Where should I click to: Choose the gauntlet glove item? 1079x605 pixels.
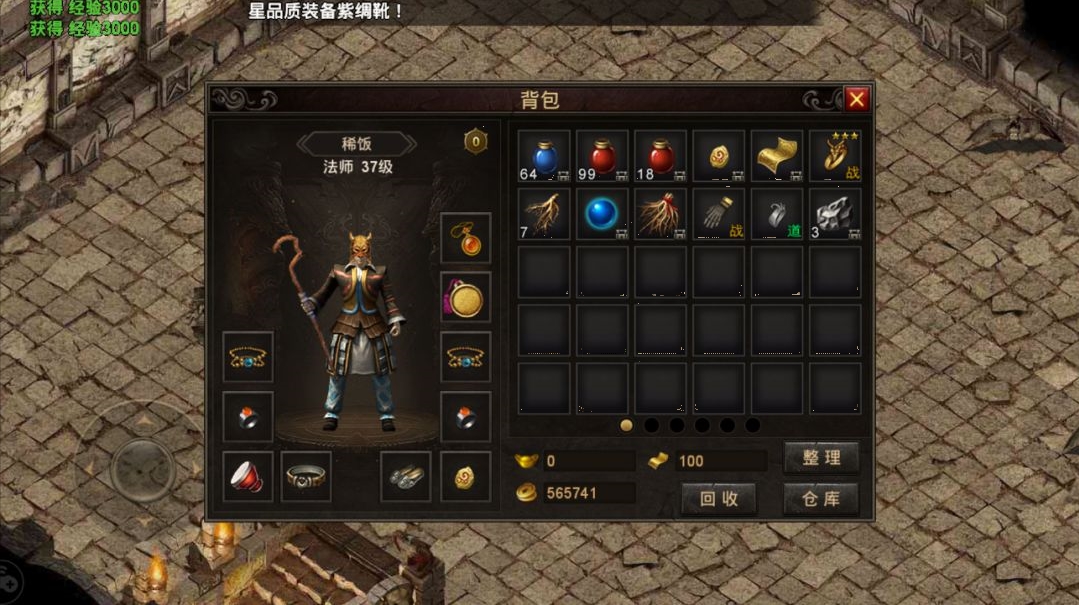[719, 215]
